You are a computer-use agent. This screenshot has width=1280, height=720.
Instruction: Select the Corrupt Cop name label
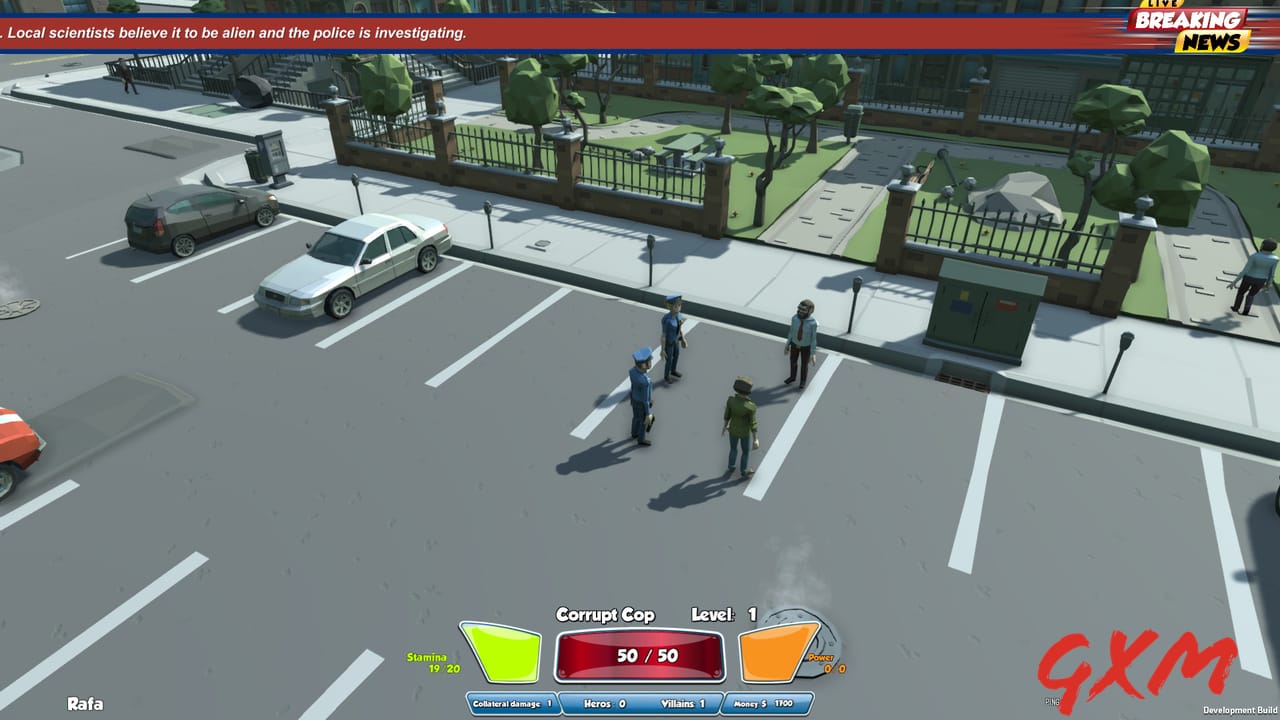606,614
